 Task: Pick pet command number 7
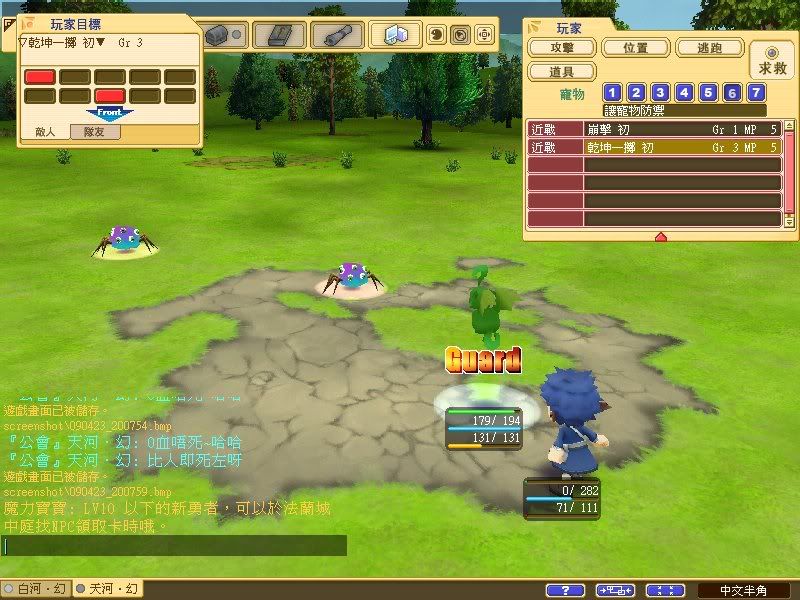[x=757, y=93]
